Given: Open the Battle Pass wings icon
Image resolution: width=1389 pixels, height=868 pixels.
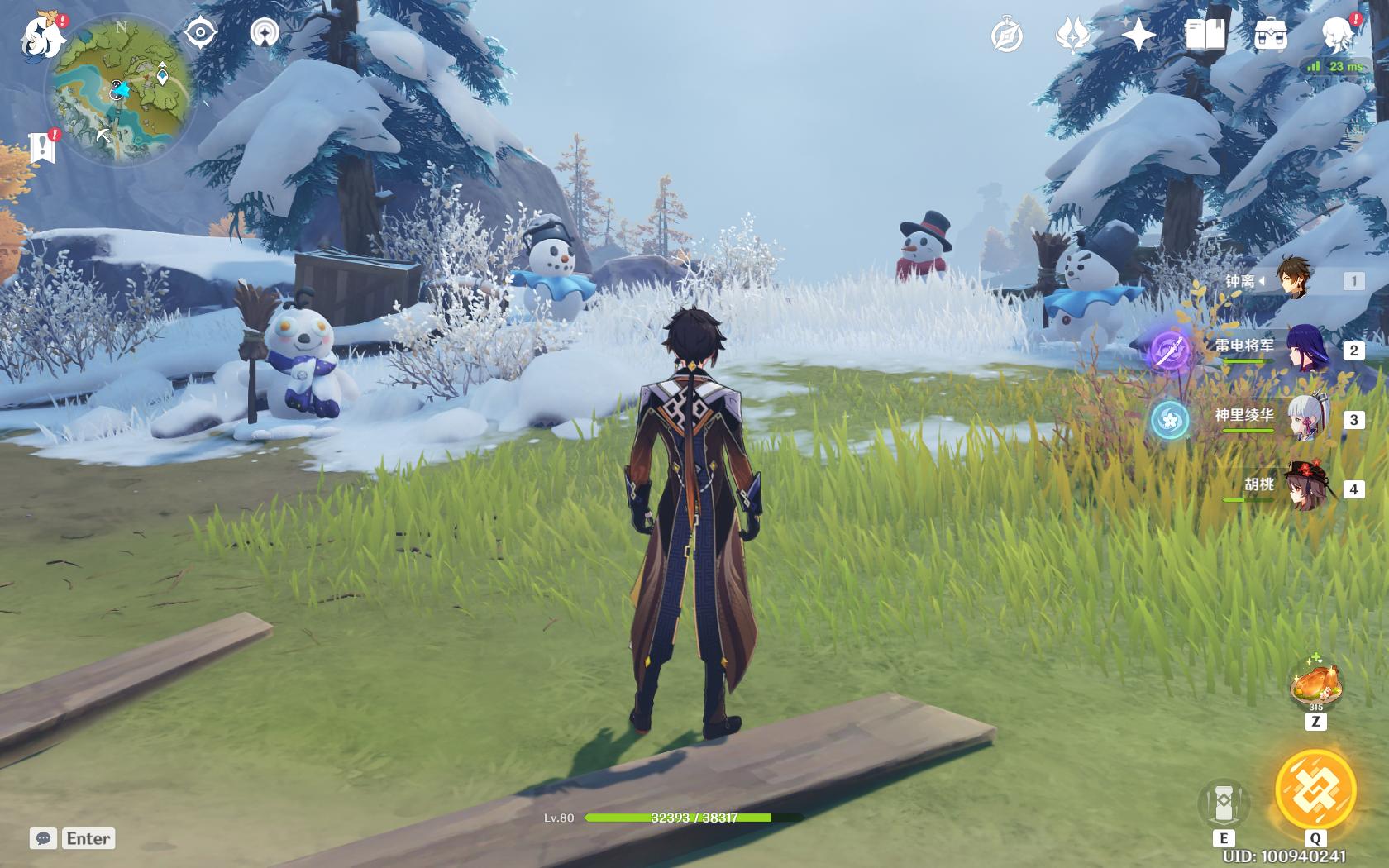Looking at the screenshot, I should (1072, 36).
